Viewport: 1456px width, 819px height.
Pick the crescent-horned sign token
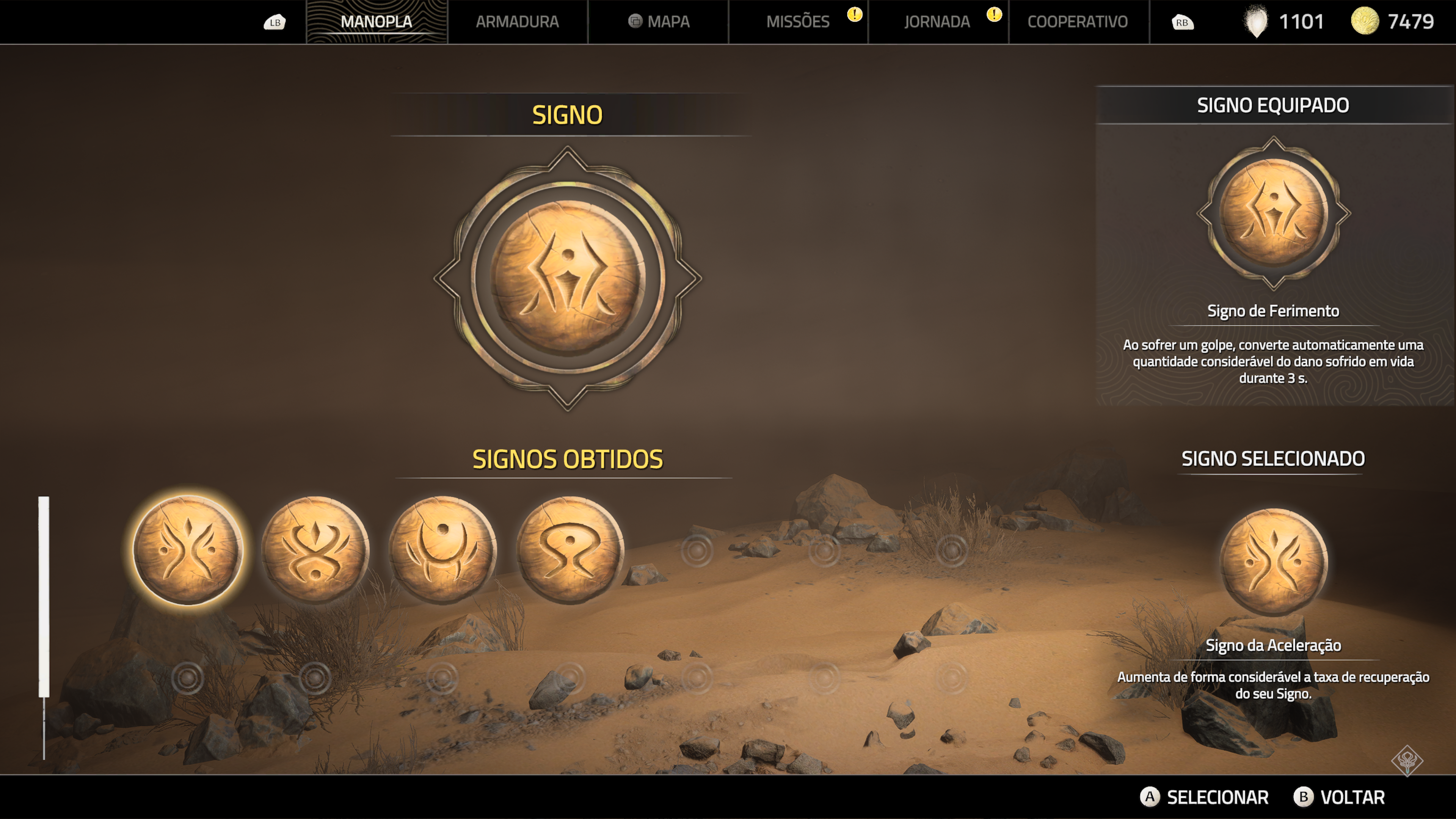(443, 549)
